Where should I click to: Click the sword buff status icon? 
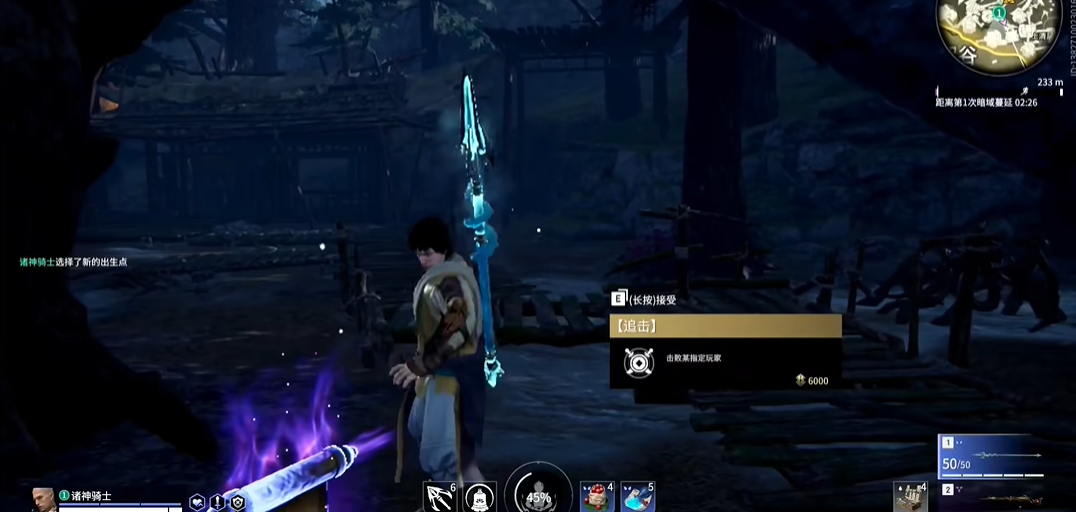(x=218, y=502)
